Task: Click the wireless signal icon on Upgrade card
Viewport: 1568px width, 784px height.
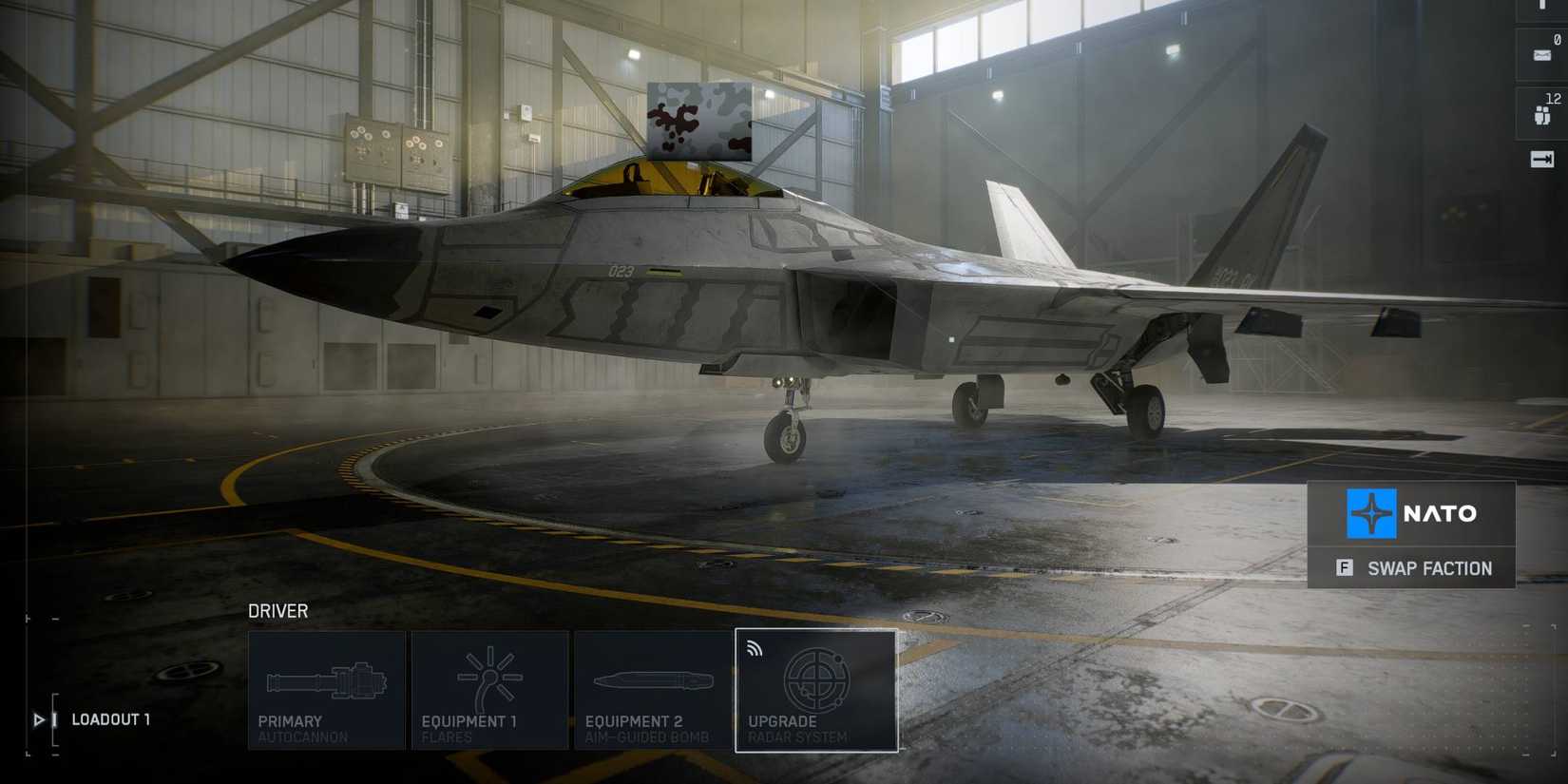Action: pyautogui.click(x=755, y=648)
